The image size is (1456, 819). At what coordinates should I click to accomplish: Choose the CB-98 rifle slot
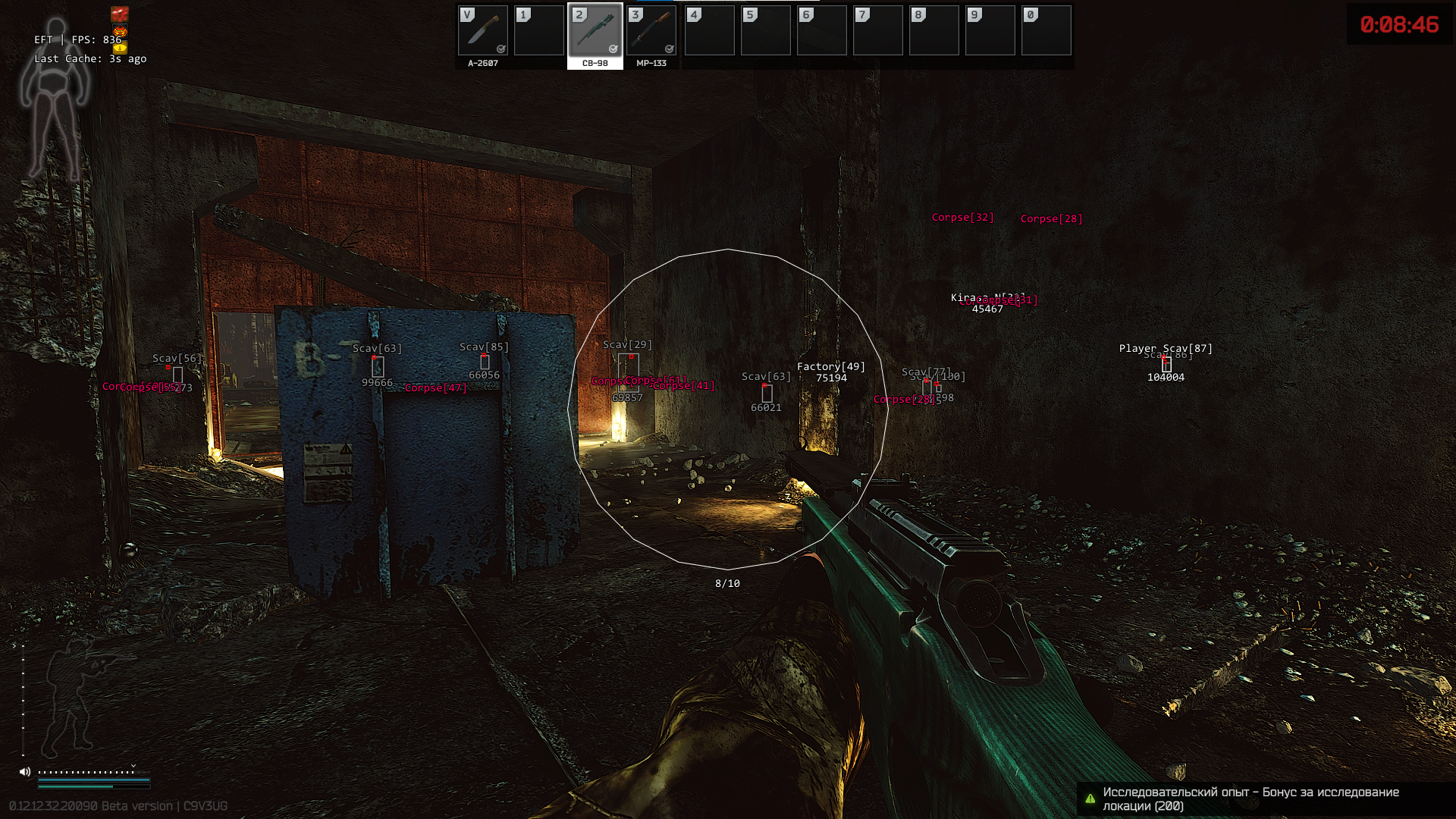595,32
